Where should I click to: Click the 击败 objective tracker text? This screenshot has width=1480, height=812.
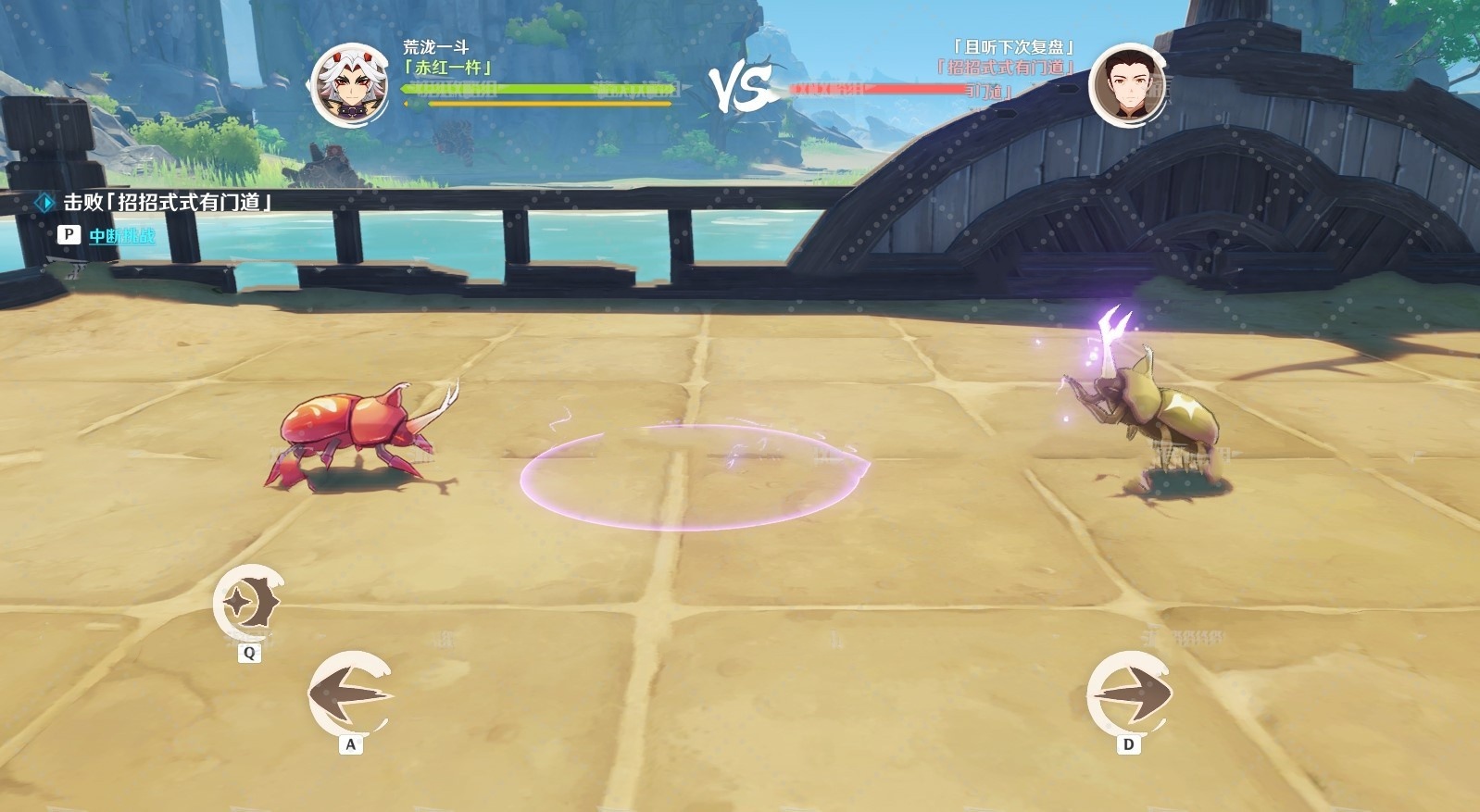tap(167, 203)
